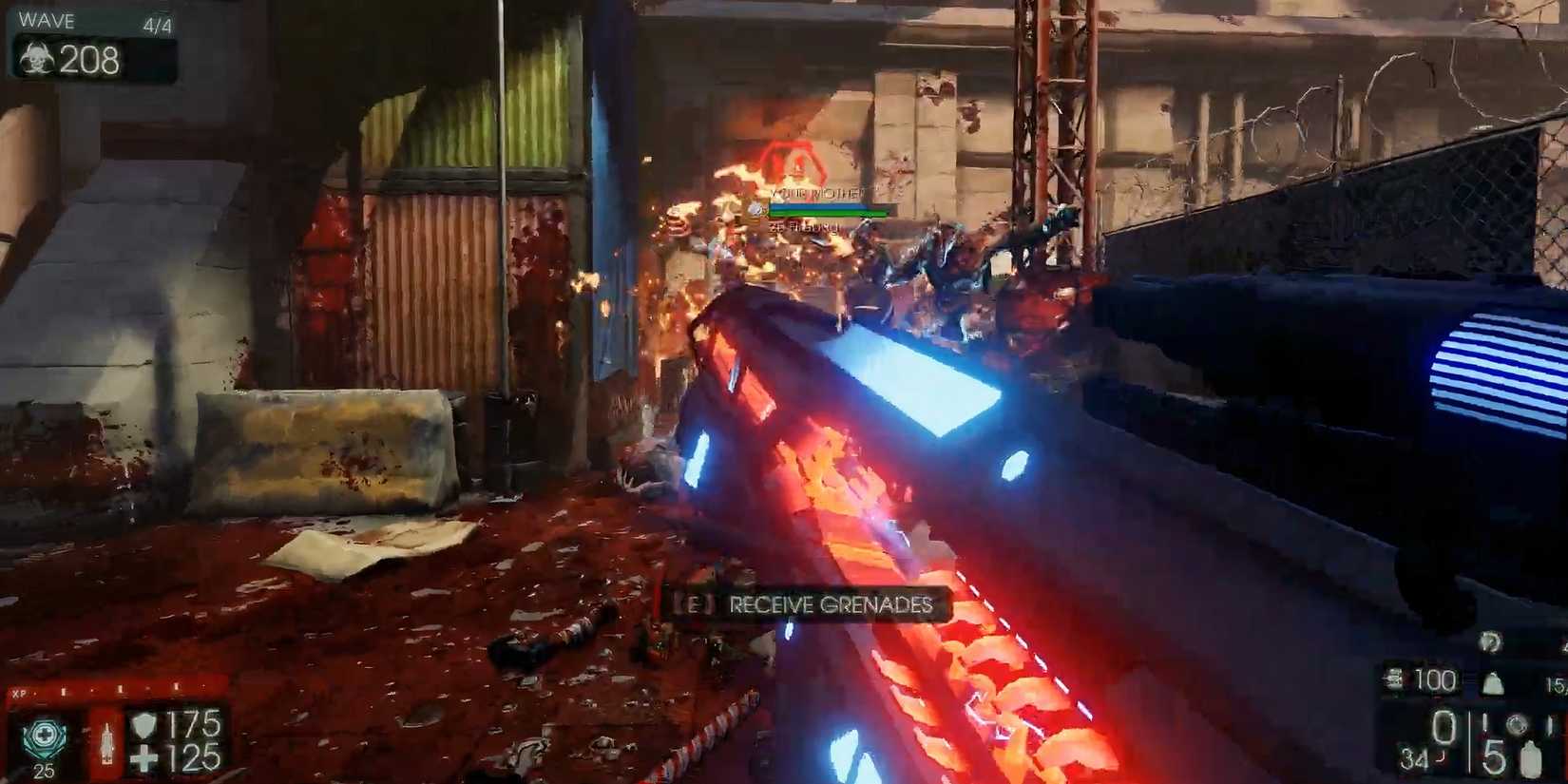Click the YOUR MOTHER nameplate
The height and width of the screenshot is (784, 1568).
(x=815, y=194)
